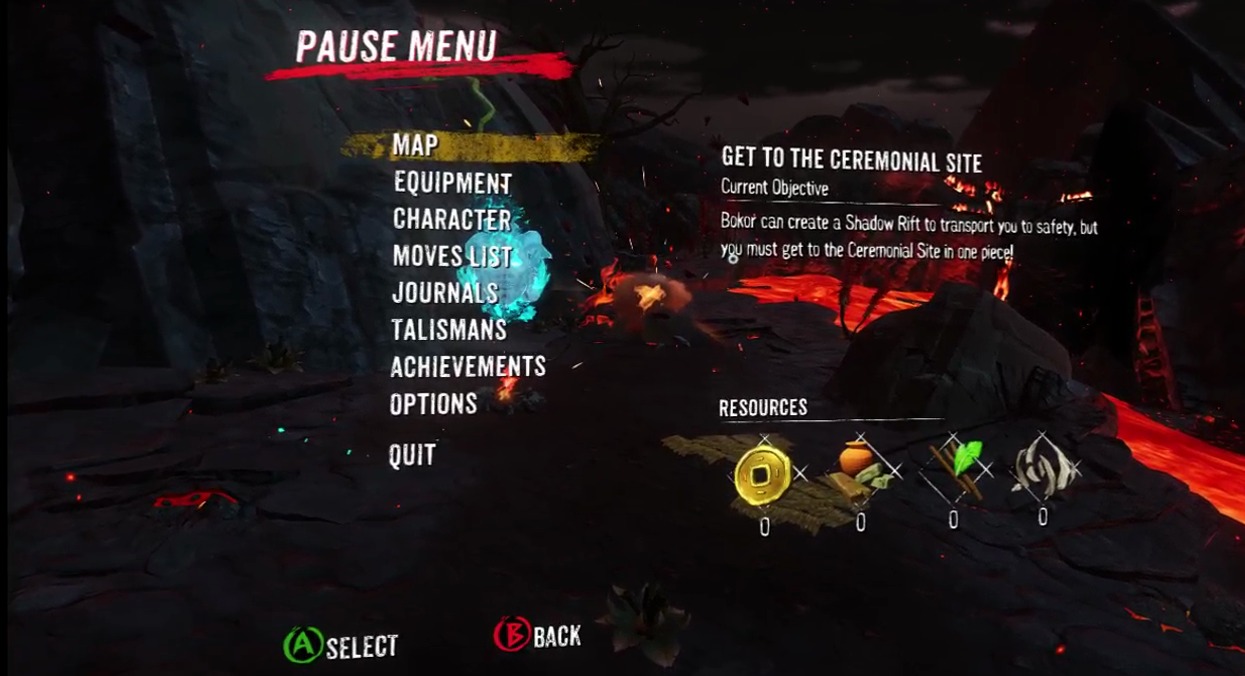Select the Equipment menu entry
Screen dimensions: 1245x676
point(452,183)
